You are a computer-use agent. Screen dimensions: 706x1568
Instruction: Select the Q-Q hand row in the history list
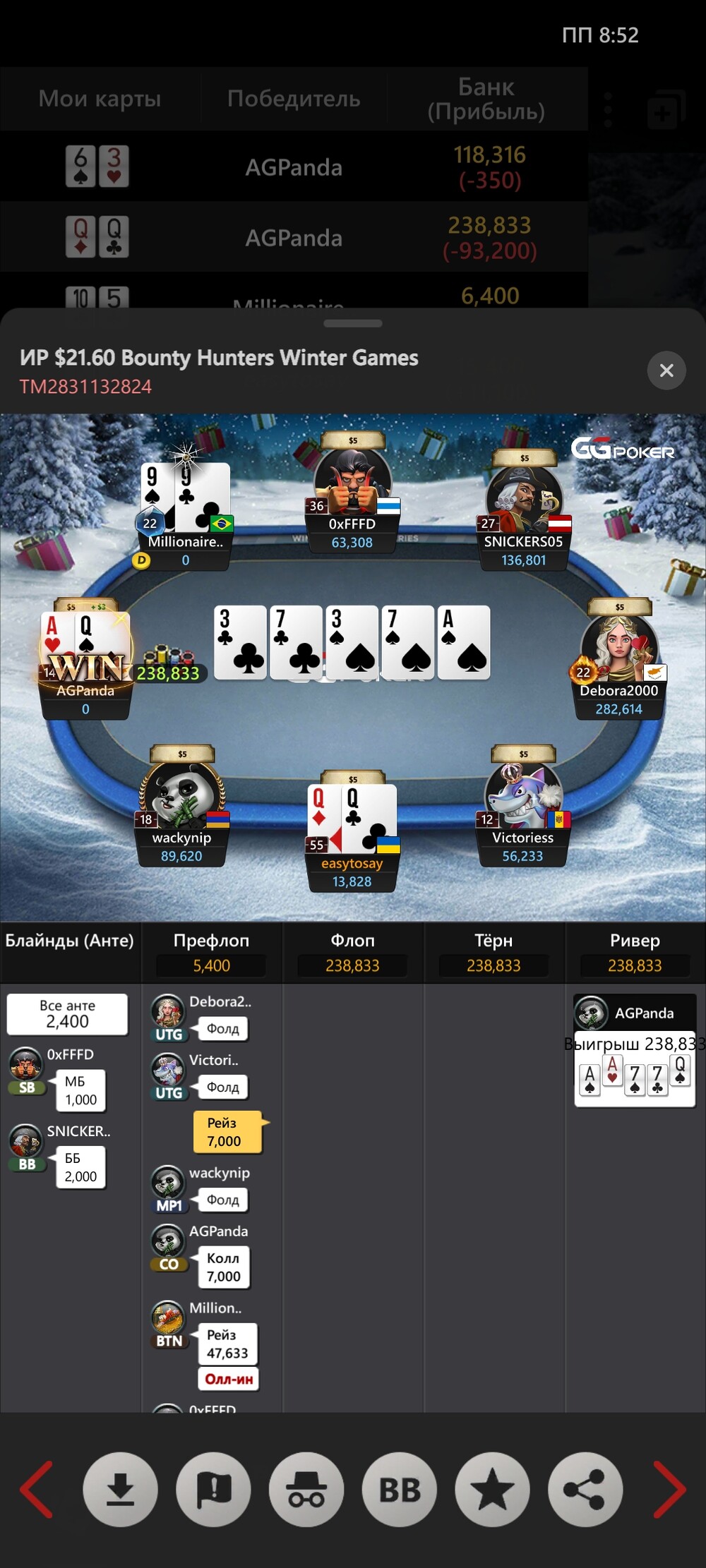(x=294, y=238)
